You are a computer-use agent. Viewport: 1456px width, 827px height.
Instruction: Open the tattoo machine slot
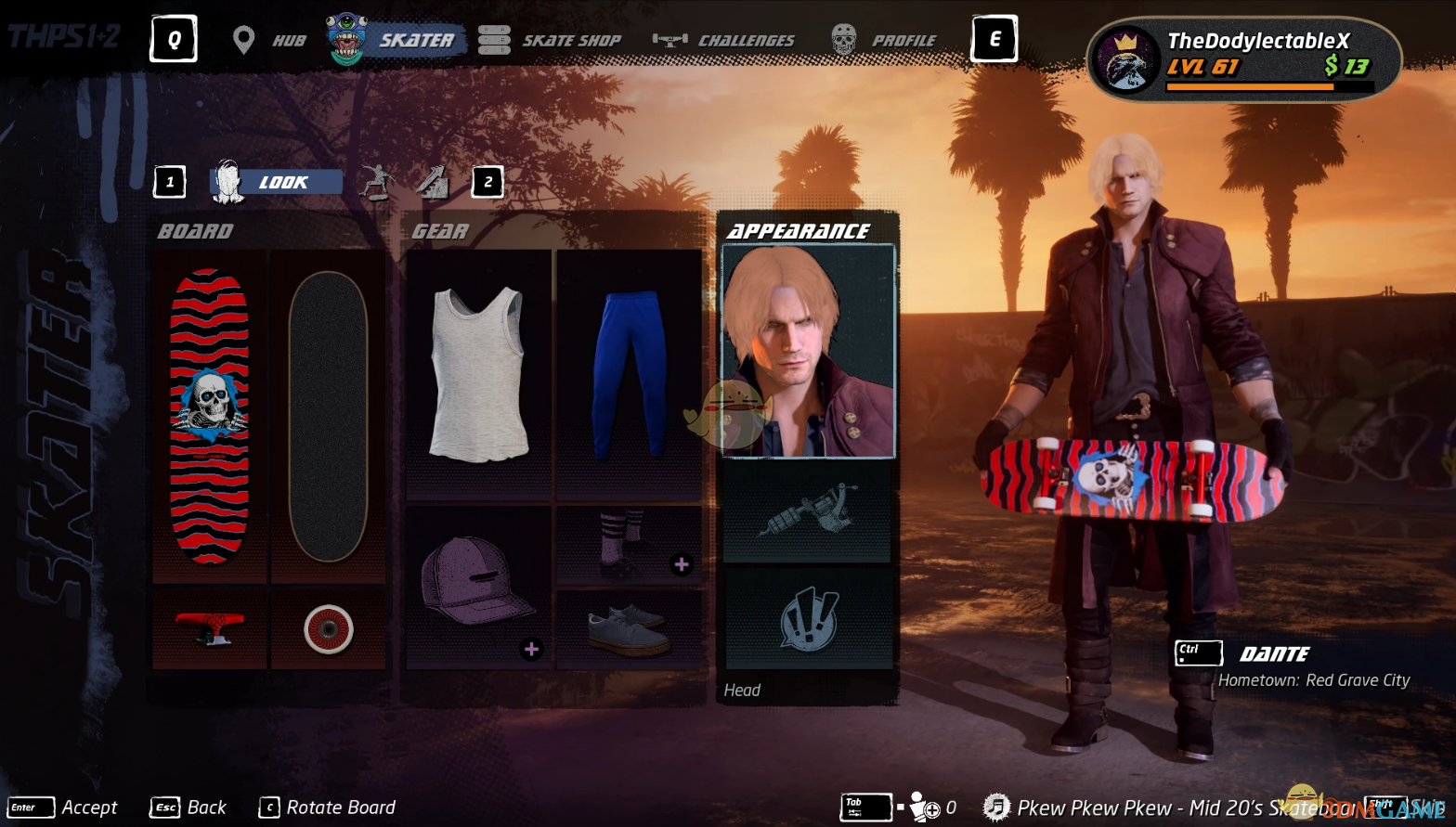point(808,511)
